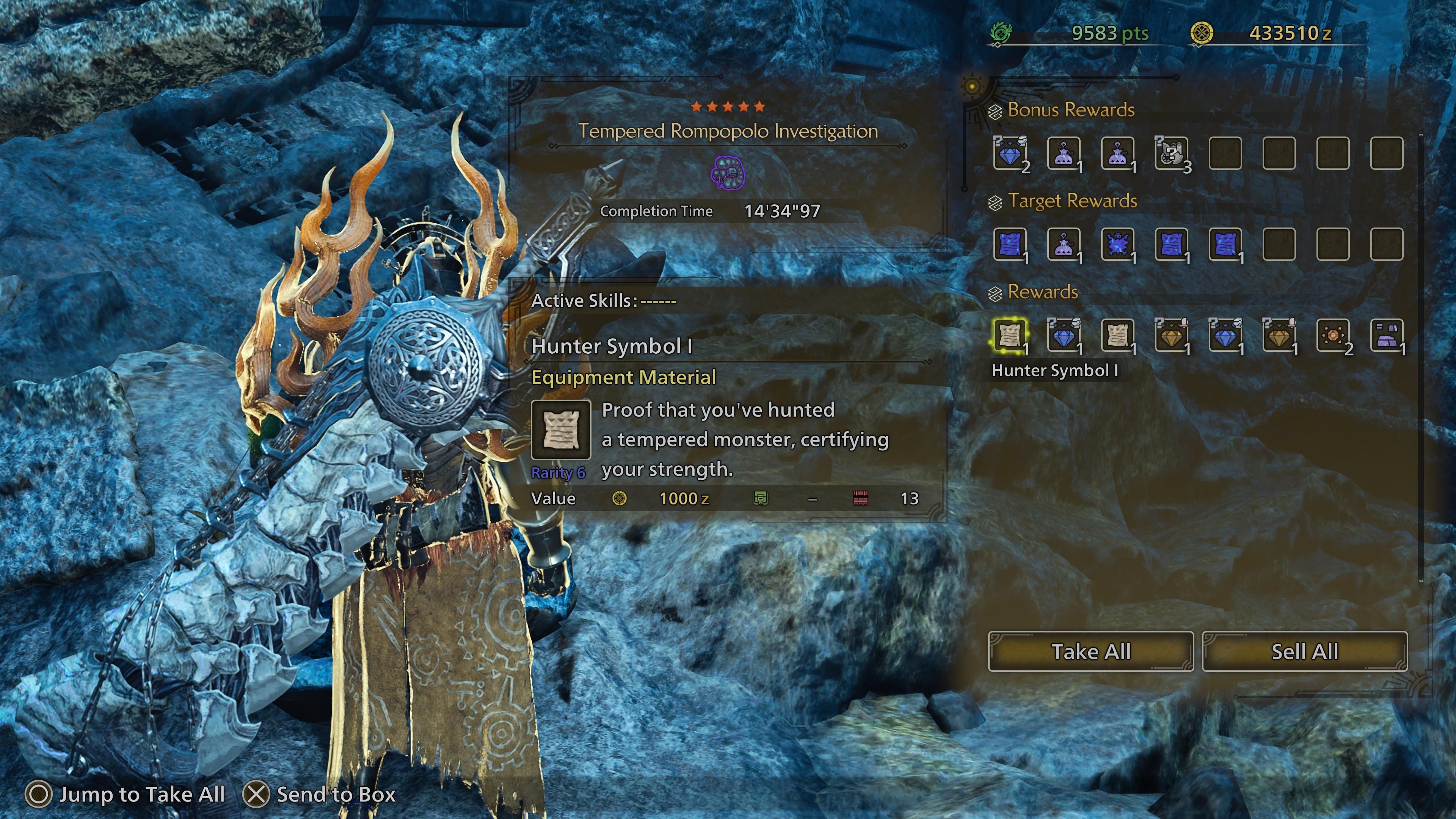Viewport: 1456px width, 819px height.
Task: Select the orange sphere reward with count 2
Action: click(x=1333, y=335)
